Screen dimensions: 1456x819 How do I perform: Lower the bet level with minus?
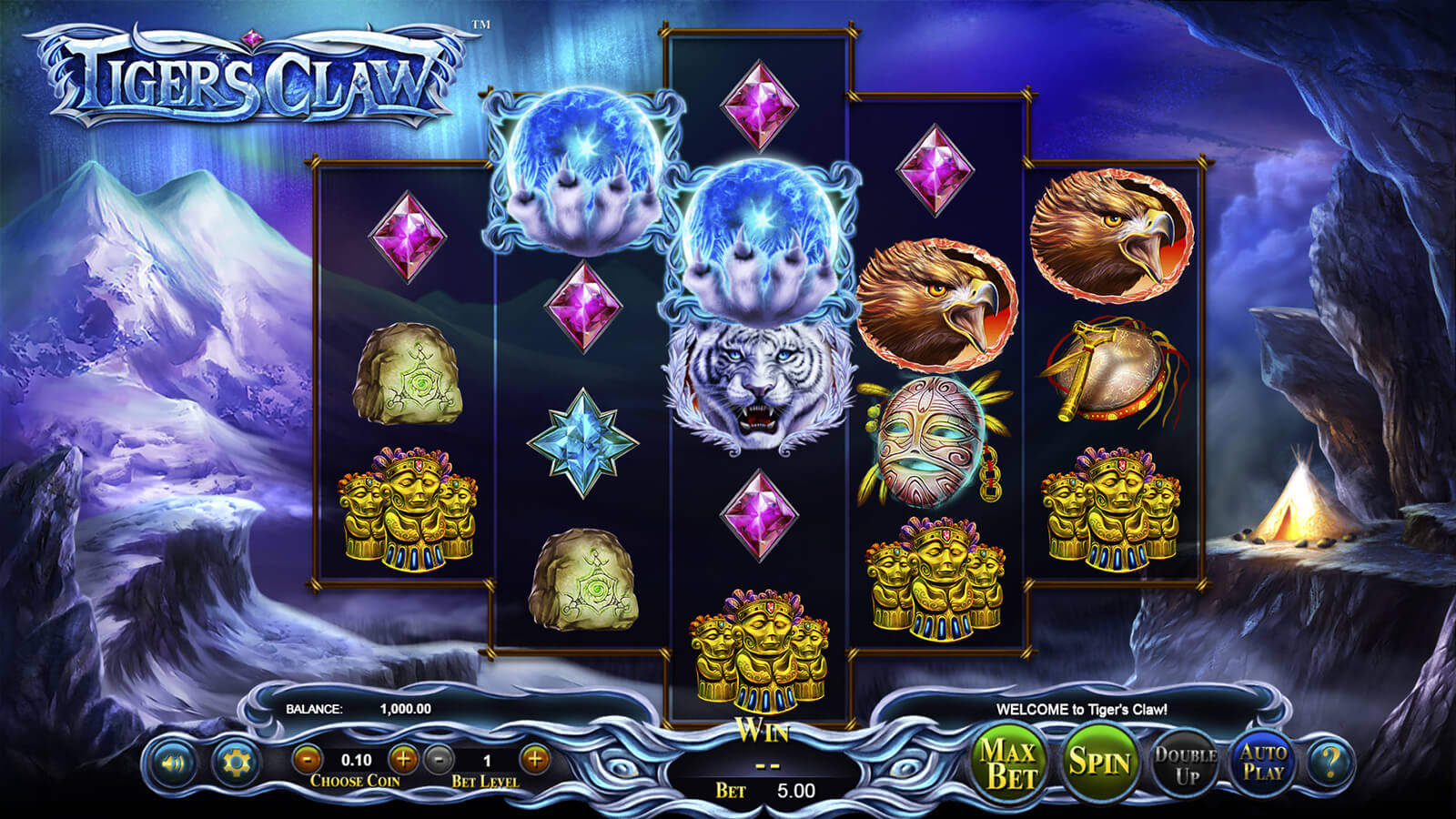point(440,758)
